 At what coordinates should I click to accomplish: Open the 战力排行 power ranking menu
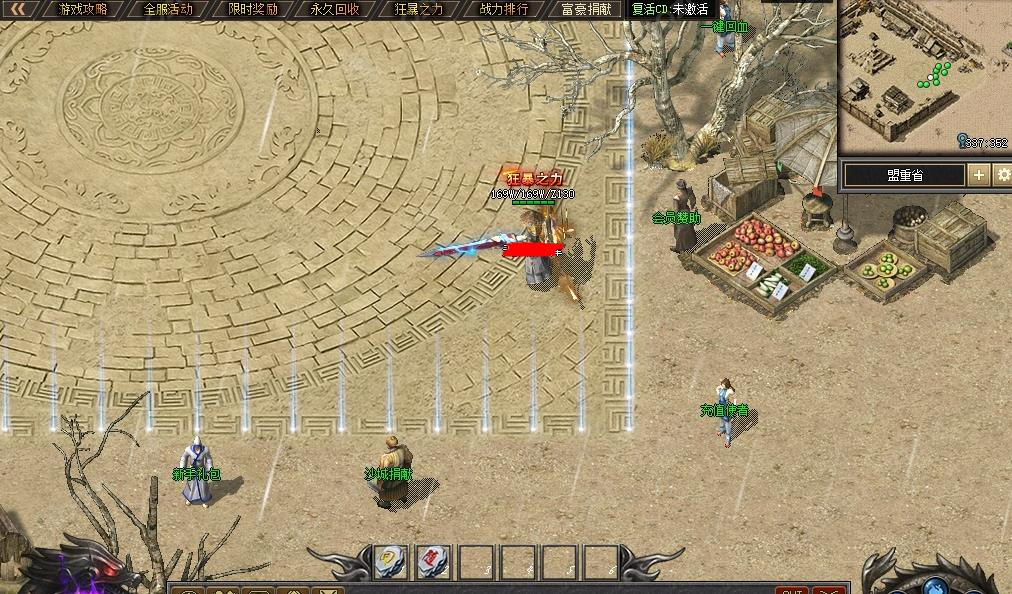pyautogui.click(x=503, y=9)
